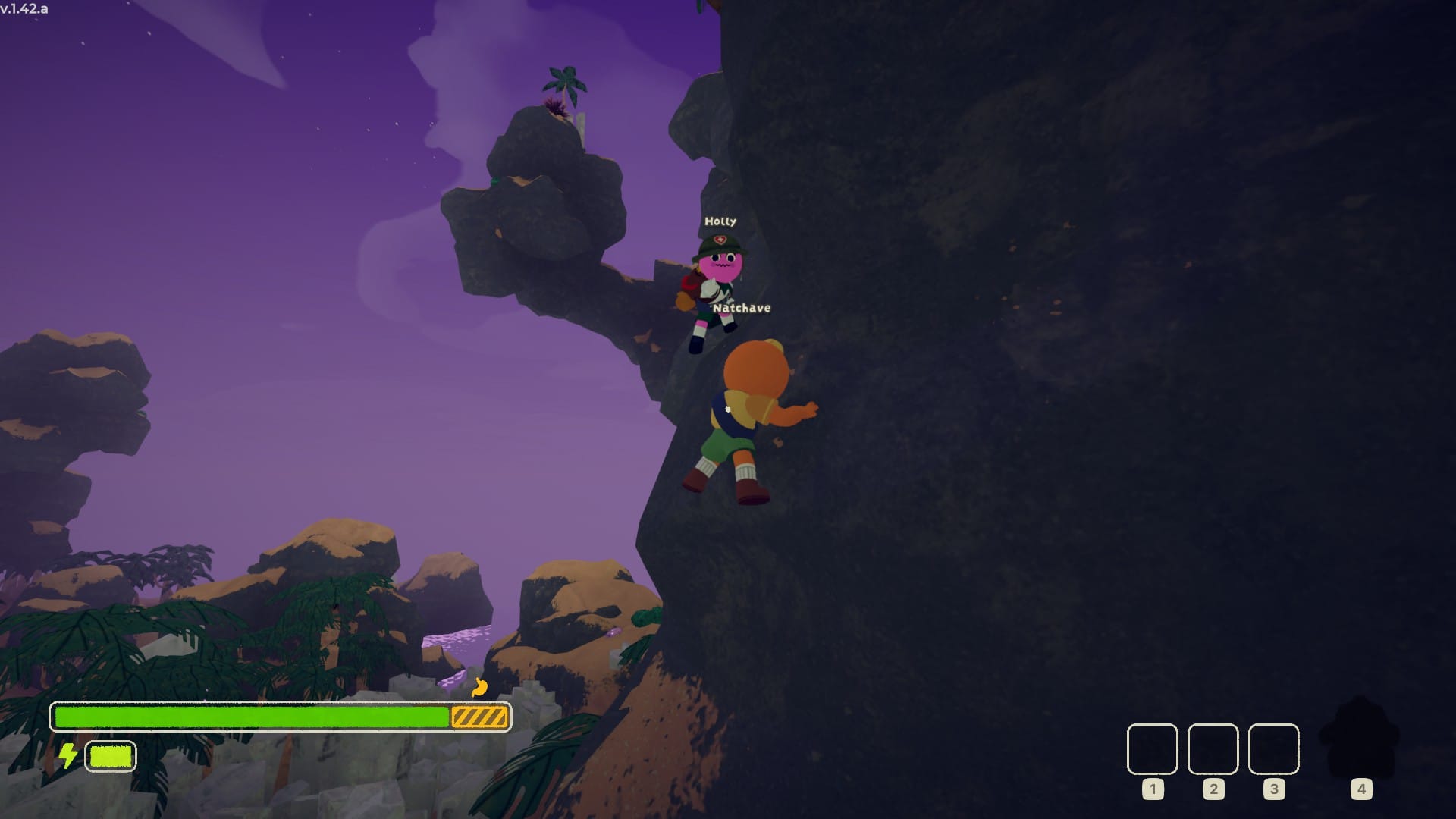
Task: Toggle the energy pill next to the lightning bolt
Action: point(111,755)
